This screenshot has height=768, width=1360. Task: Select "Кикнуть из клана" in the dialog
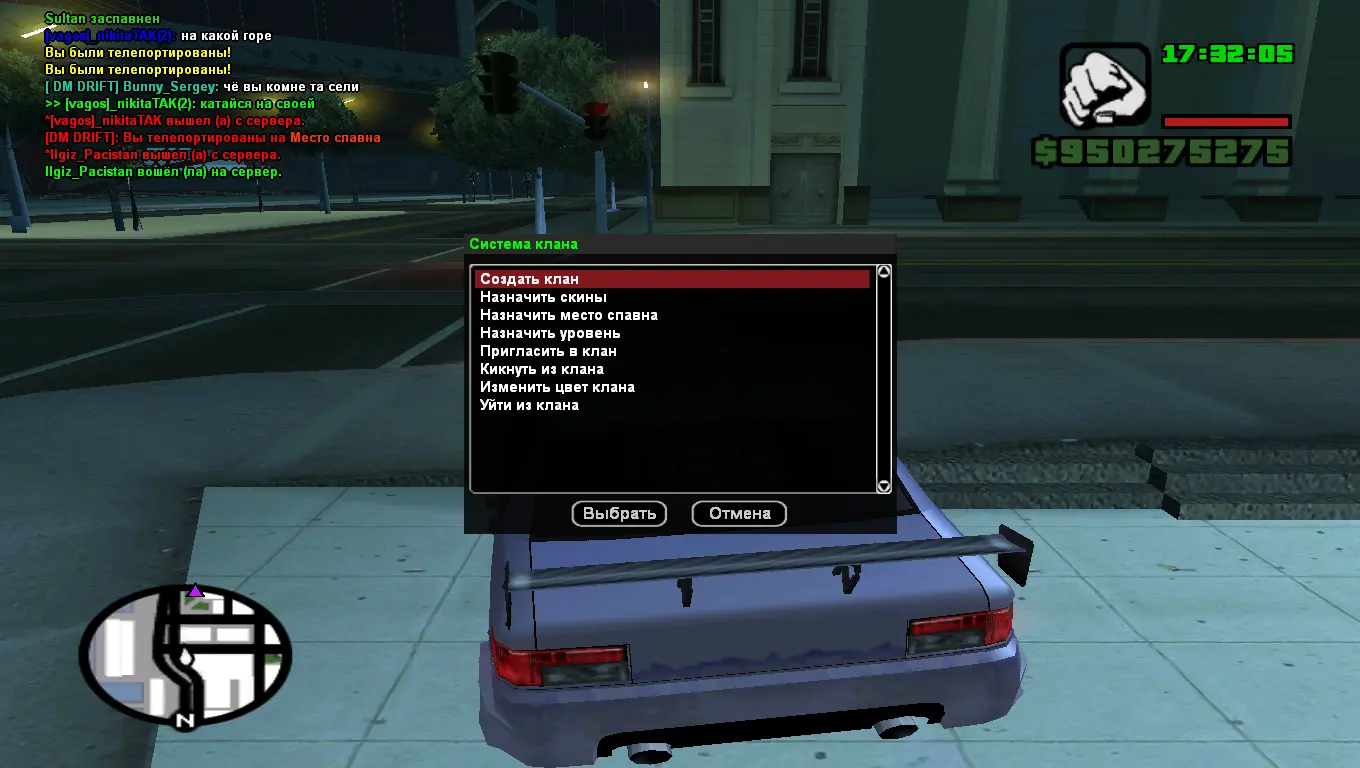[x=541, y=369]
